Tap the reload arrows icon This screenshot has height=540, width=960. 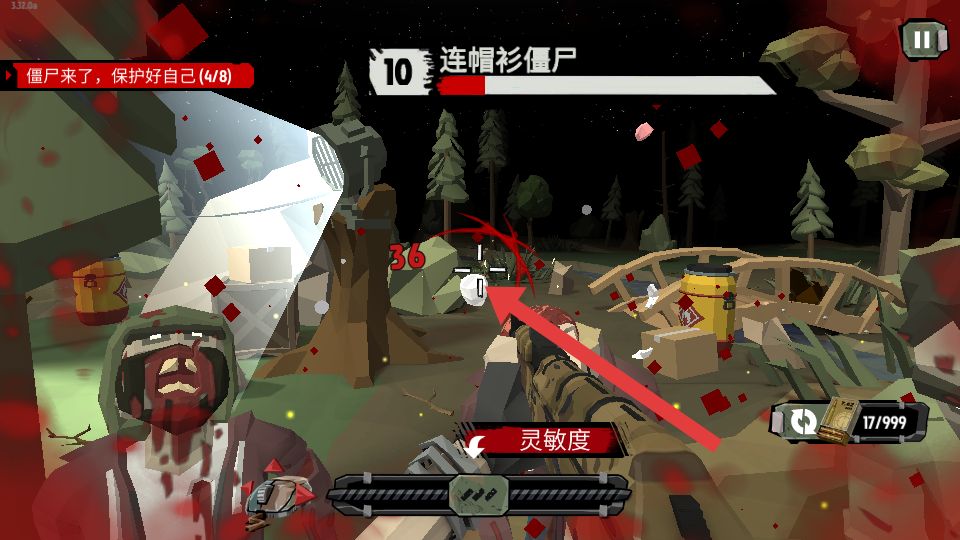click(x=802, y=422)
